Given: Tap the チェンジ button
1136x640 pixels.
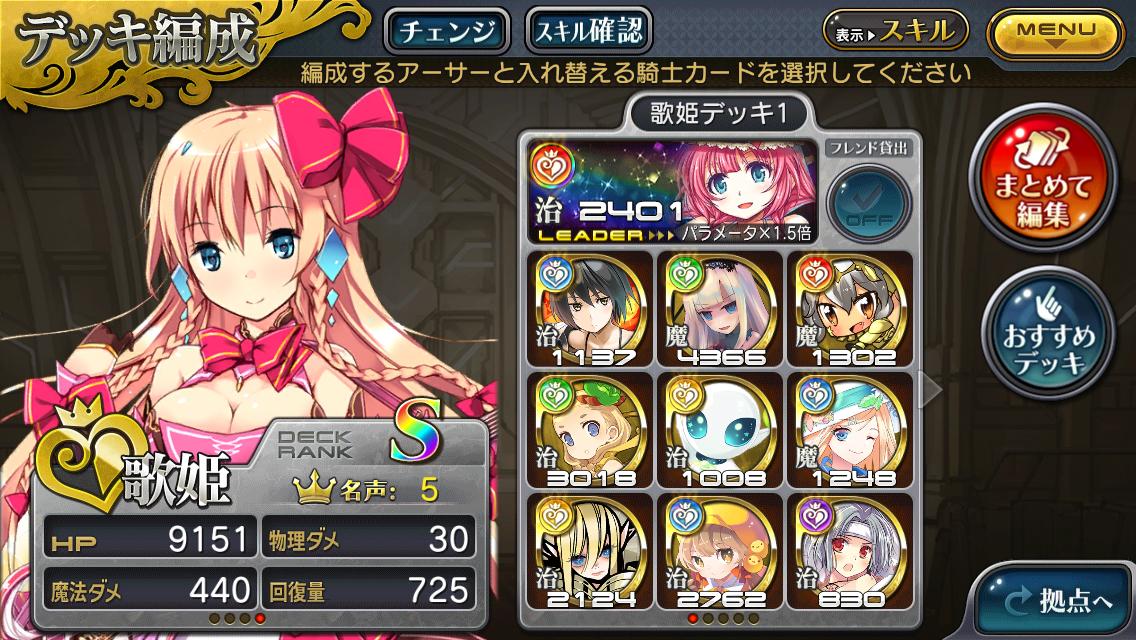Looking at the screenshot, I should pyautogui.click(x=447, y=31).
